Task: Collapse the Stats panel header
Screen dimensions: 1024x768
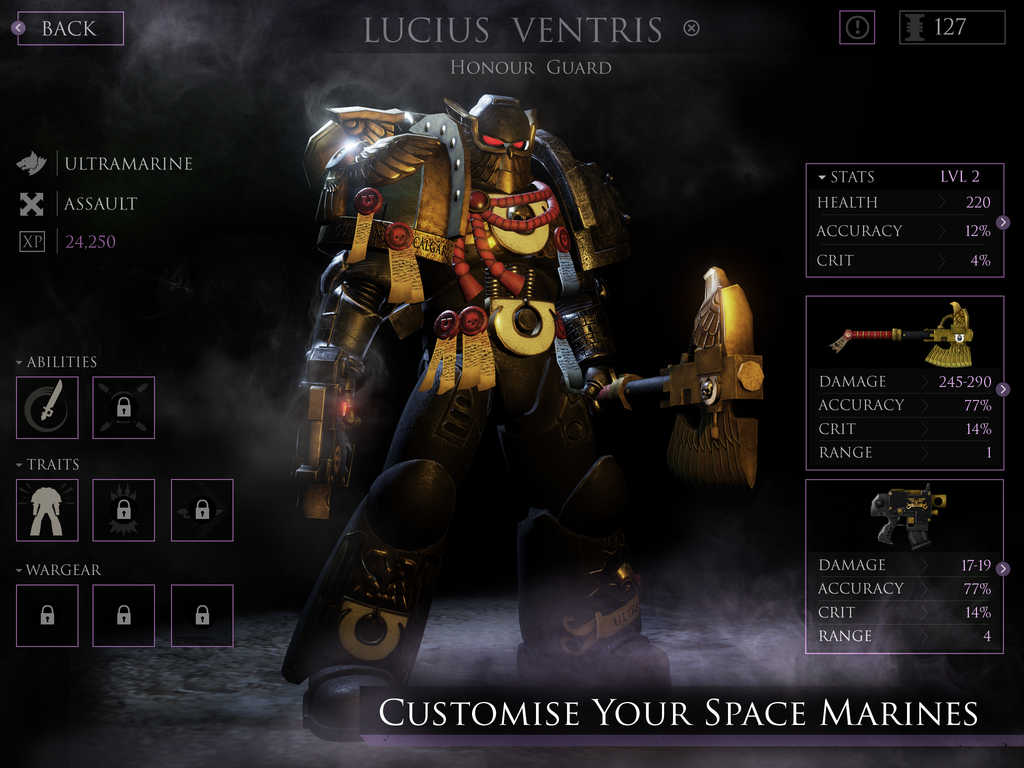Action: (x=846, y=177)
